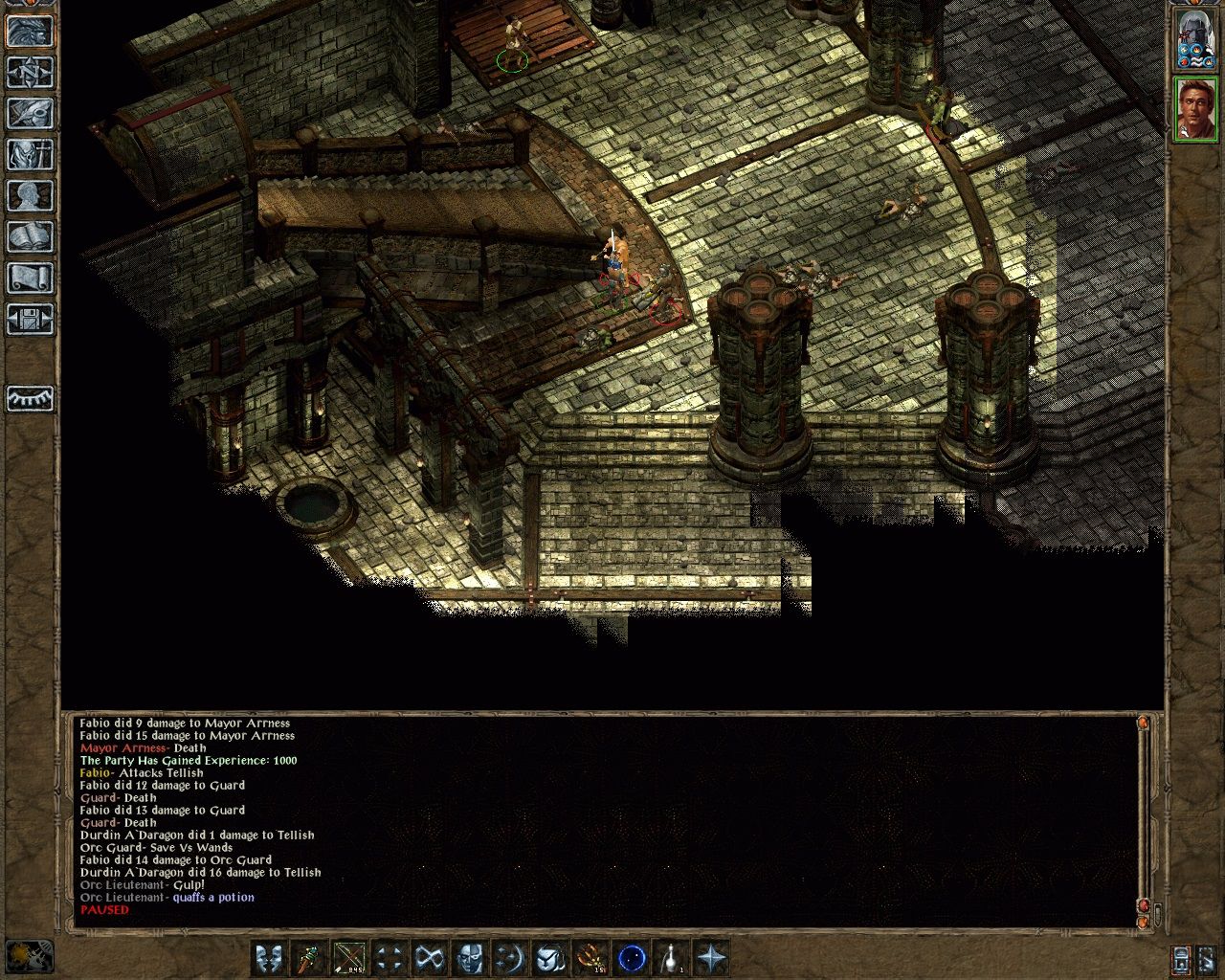This screenshot has width=1225, height=980.
Task: Rest the party with the bottom sidebar icon
Action: [x=29, y=397]
